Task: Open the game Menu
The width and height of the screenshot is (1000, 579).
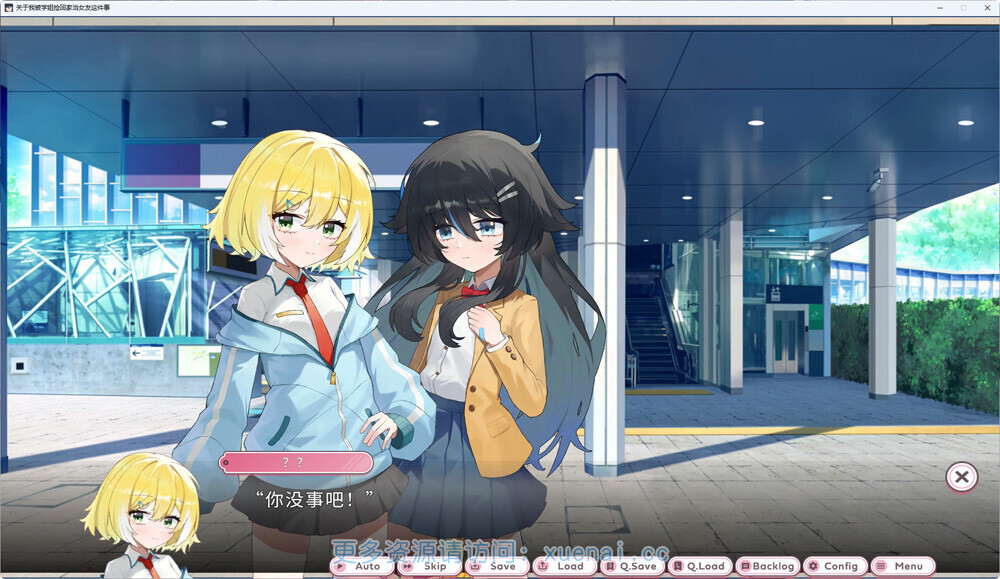Action: tap(903, 566)
